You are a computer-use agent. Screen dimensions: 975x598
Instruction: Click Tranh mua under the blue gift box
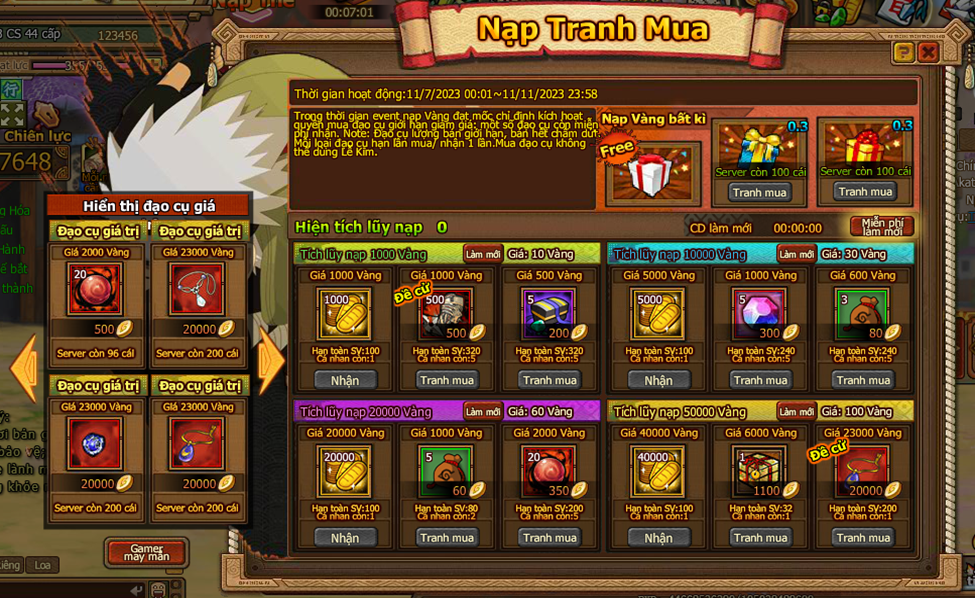tap(760, 192)
